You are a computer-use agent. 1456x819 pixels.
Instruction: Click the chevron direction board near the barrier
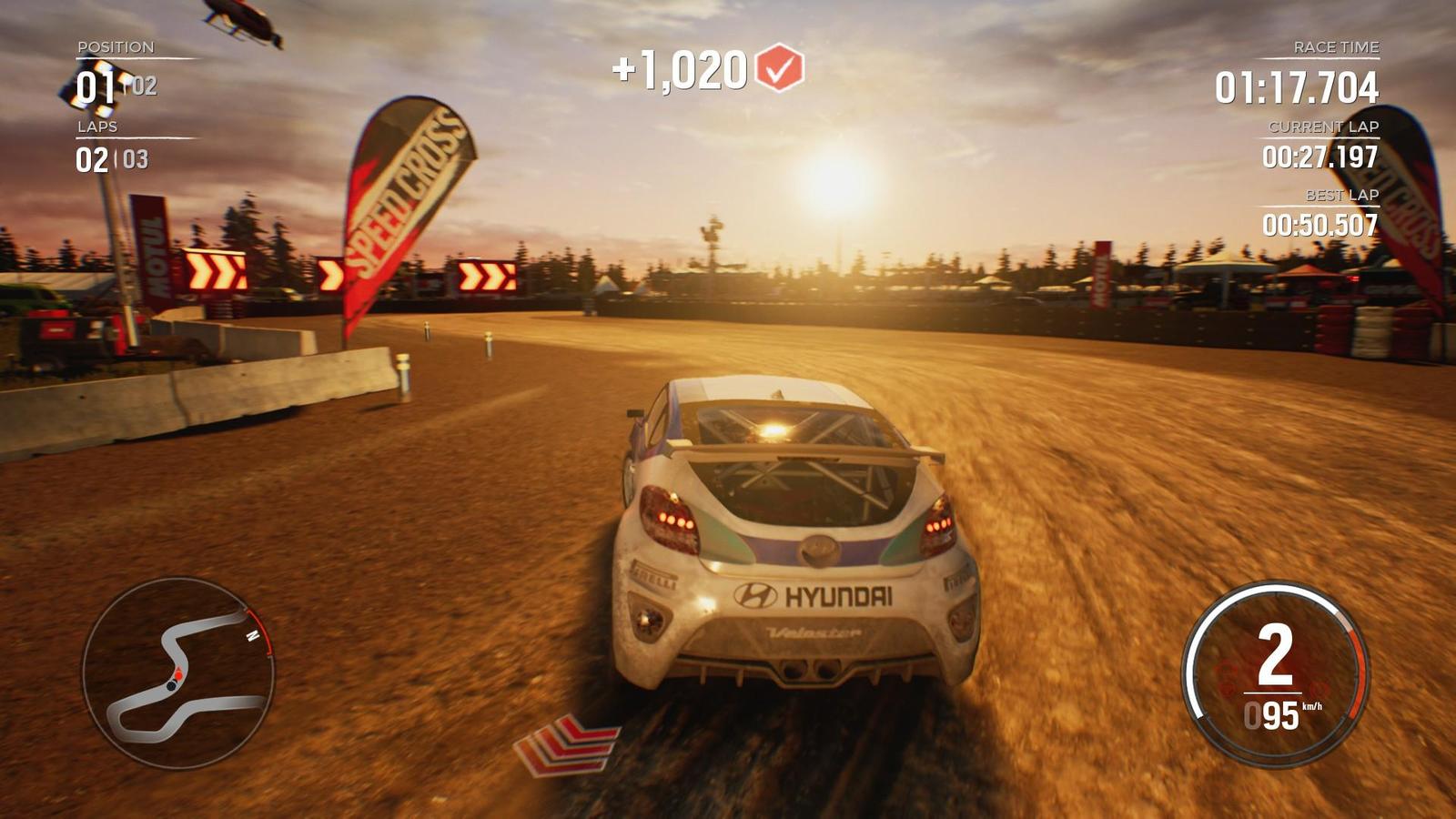point(217,270)
